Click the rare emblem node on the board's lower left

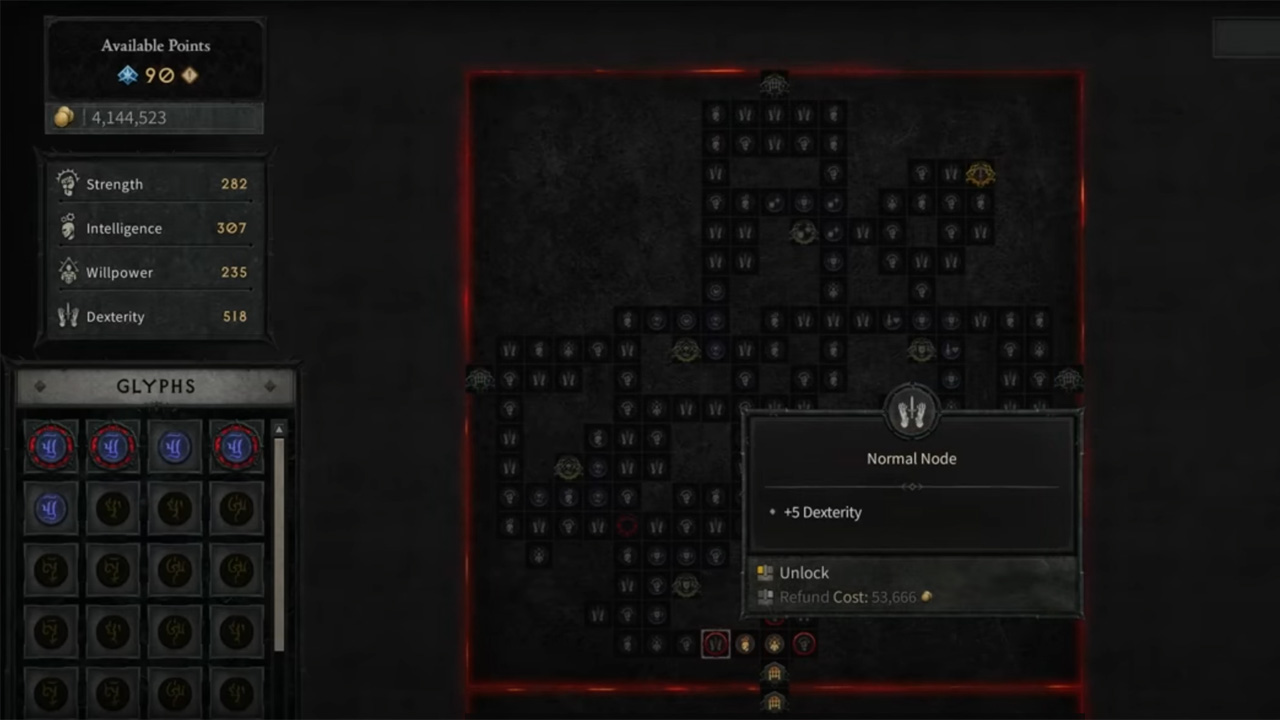[568, 467]
